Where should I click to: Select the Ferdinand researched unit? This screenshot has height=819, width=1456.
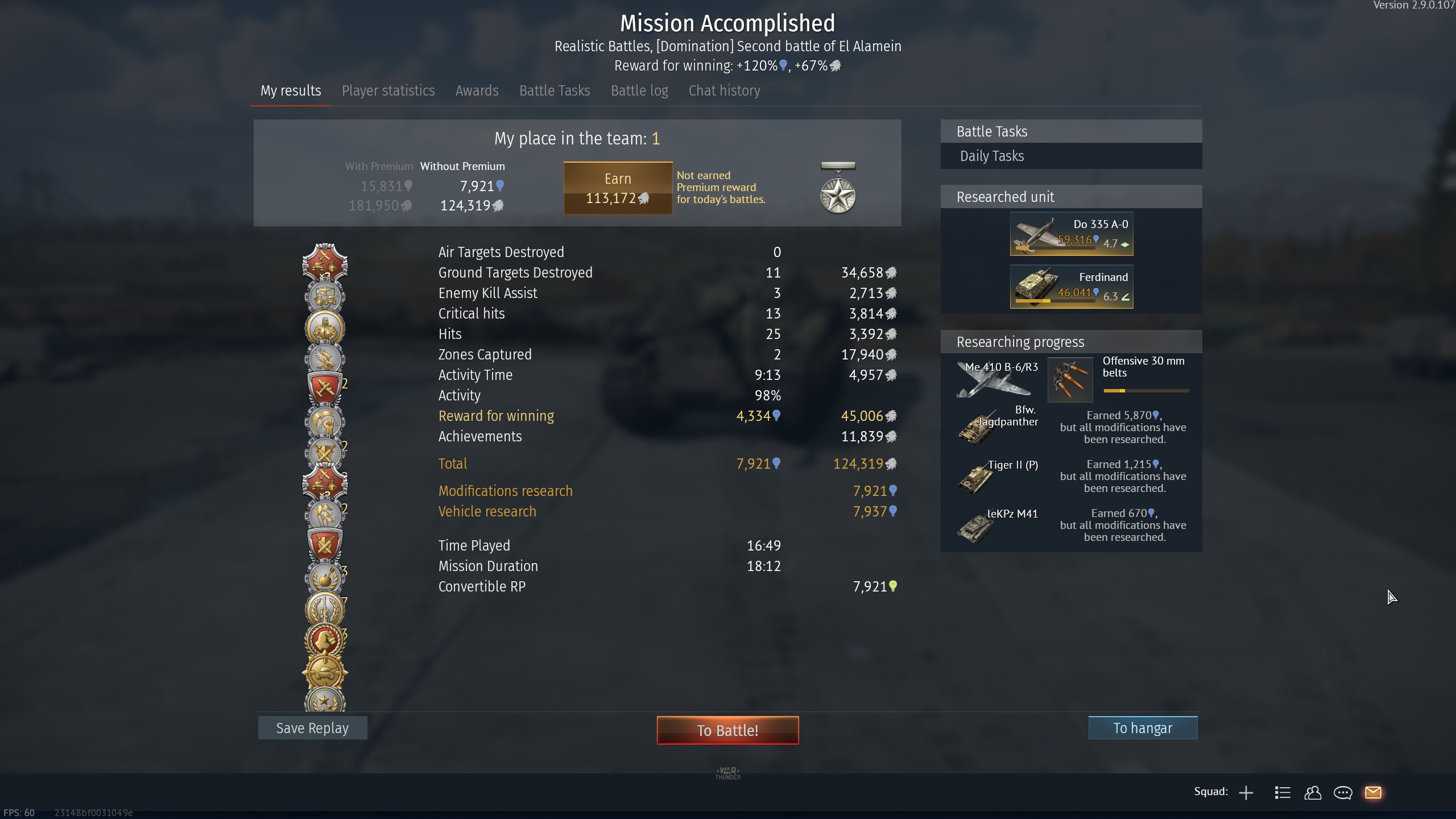[1072, 287]
